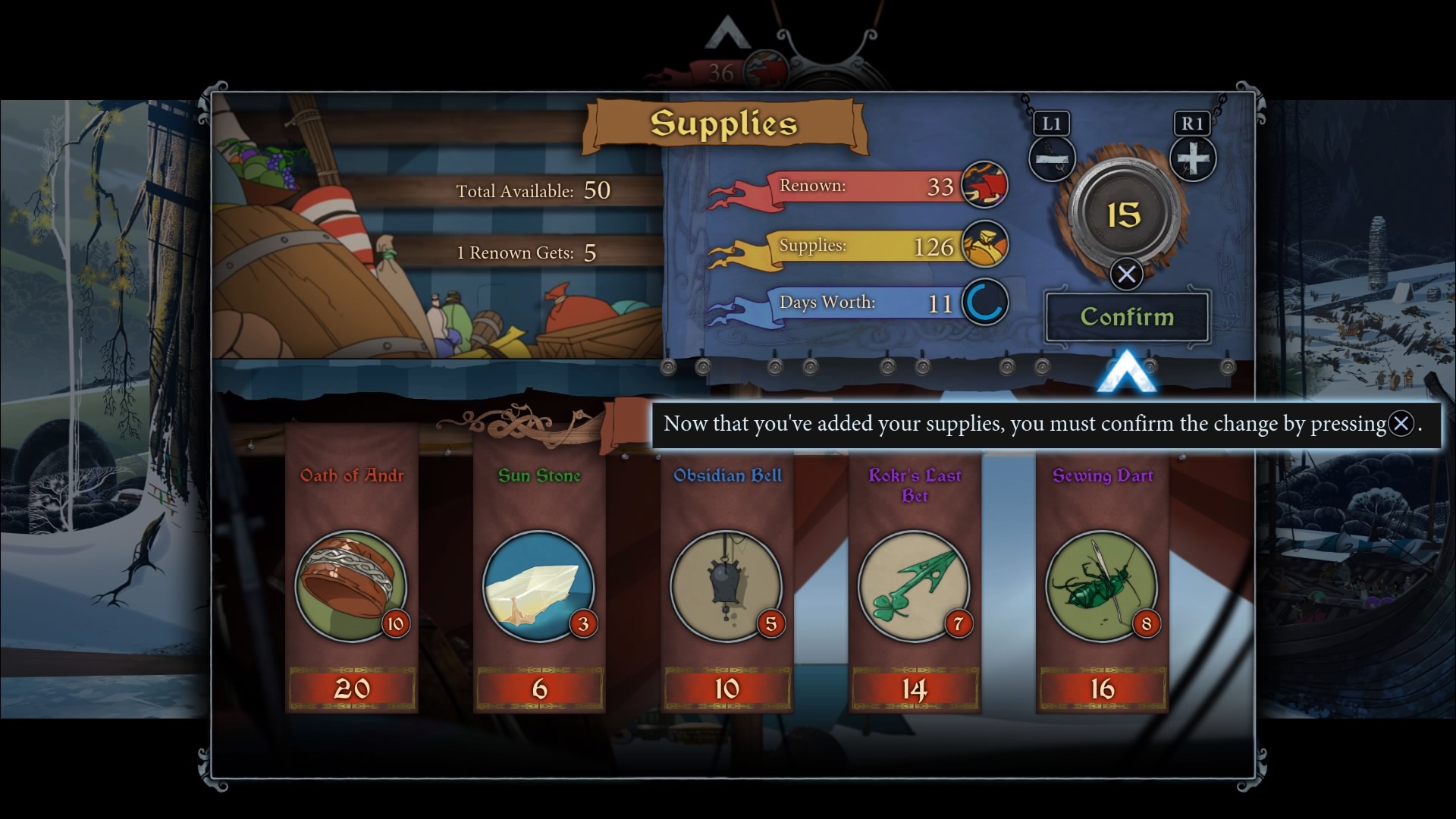Viewport: 1456px width, 819px height.
Task: Buy Sun Stone for 6 renown
Action: (539, 689)
